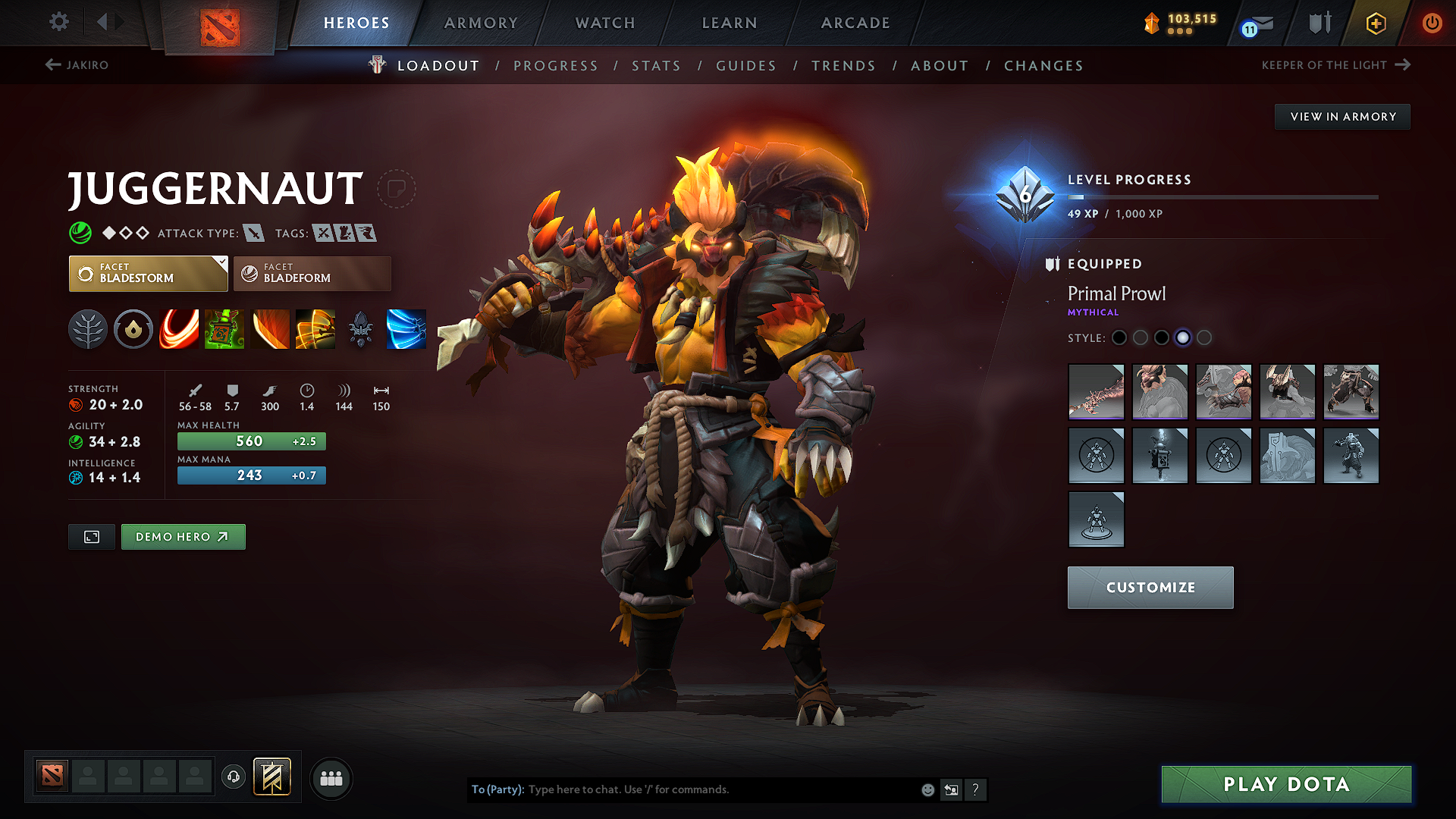The height and width of the screenshot is (819, 1456).
Task: Switch to the ARMORY tab
Action: tap(481, 23)
